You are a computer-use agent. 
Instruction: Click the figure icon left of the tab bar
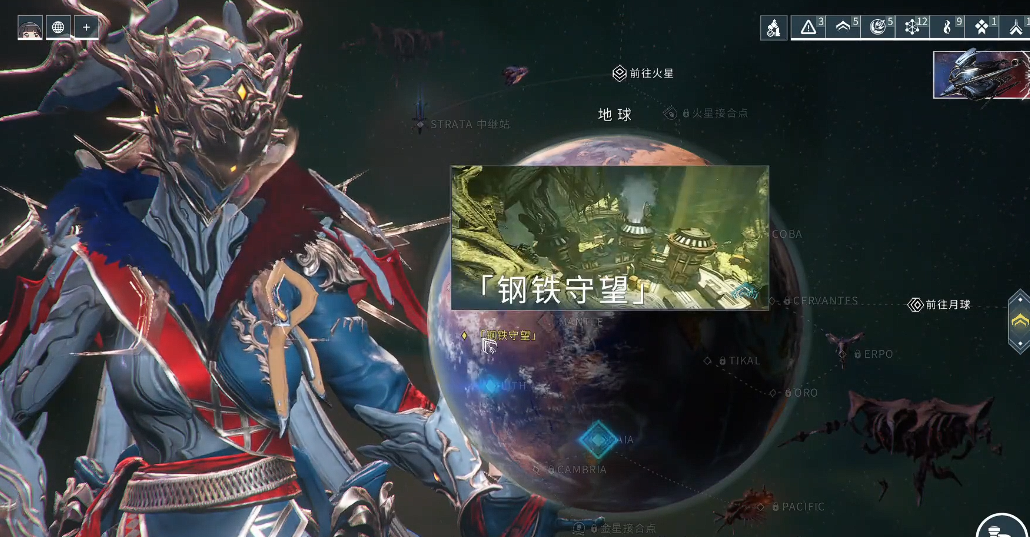click(773, 28)
